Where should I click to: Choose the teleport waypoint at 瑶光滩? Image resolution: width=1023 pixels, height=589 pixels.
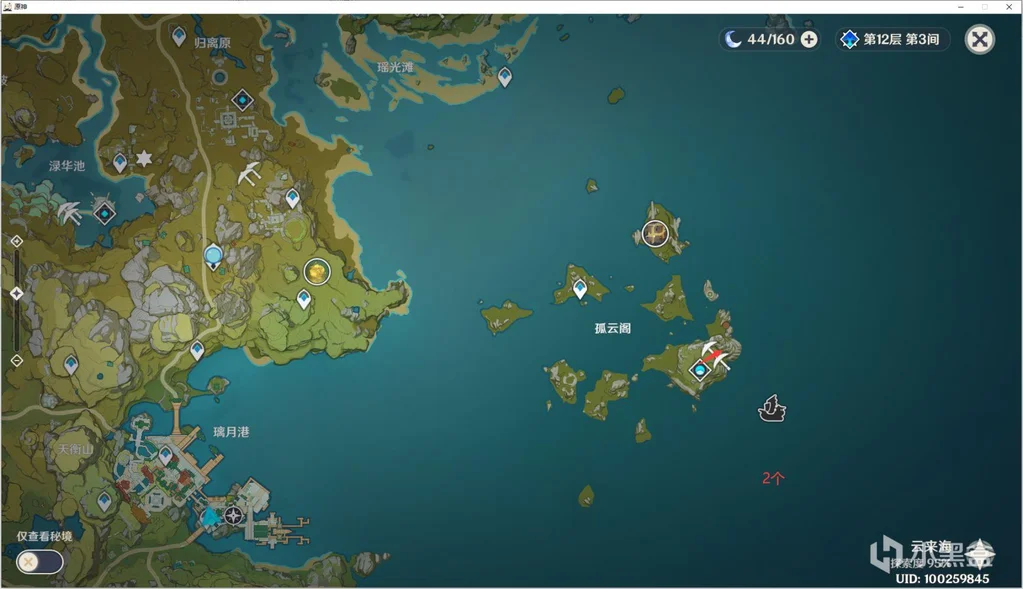pos(505,76)
